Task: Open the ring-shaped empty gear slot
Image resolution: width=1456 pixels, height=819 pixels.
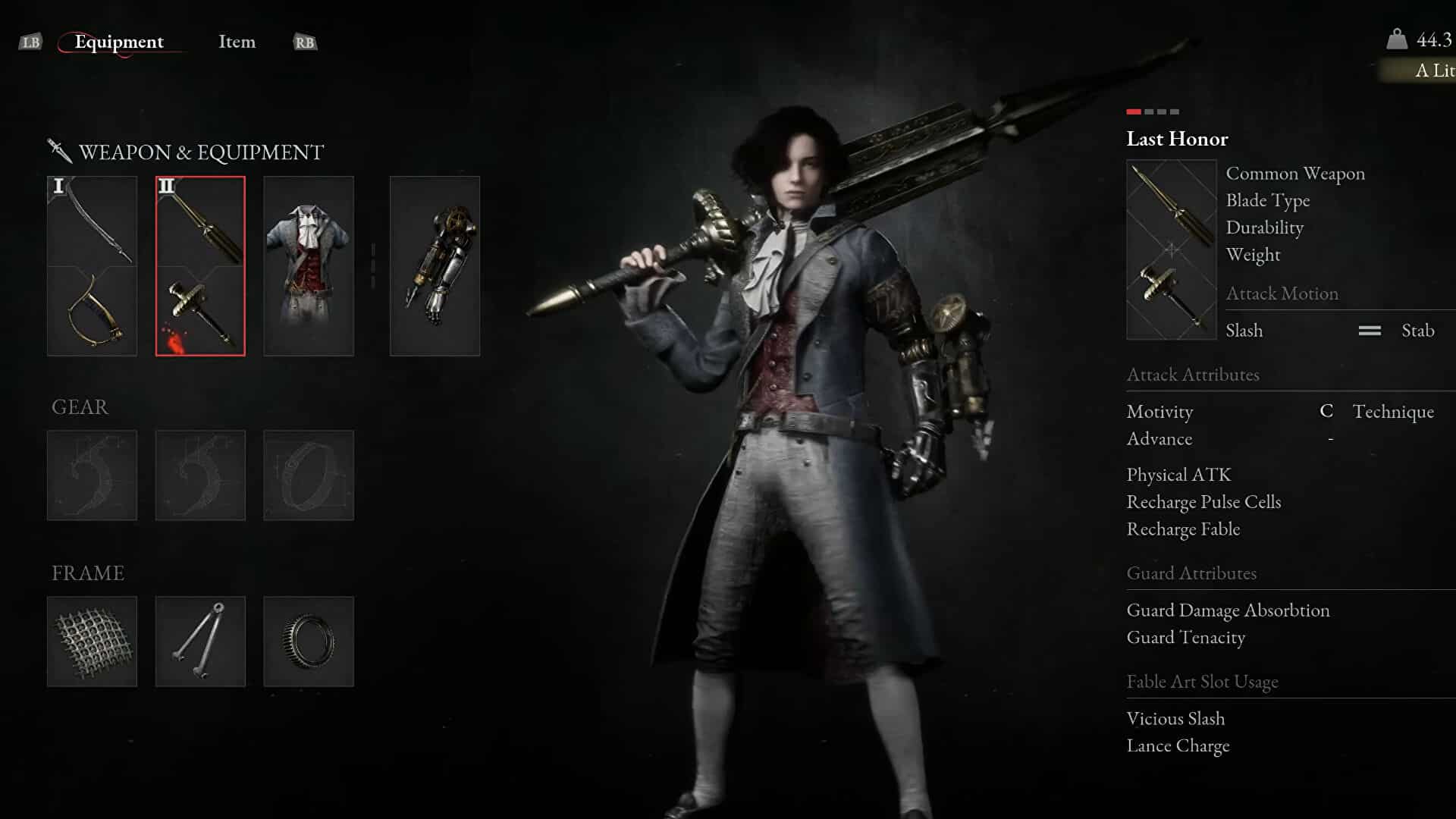Action: [x=308, y=475]
